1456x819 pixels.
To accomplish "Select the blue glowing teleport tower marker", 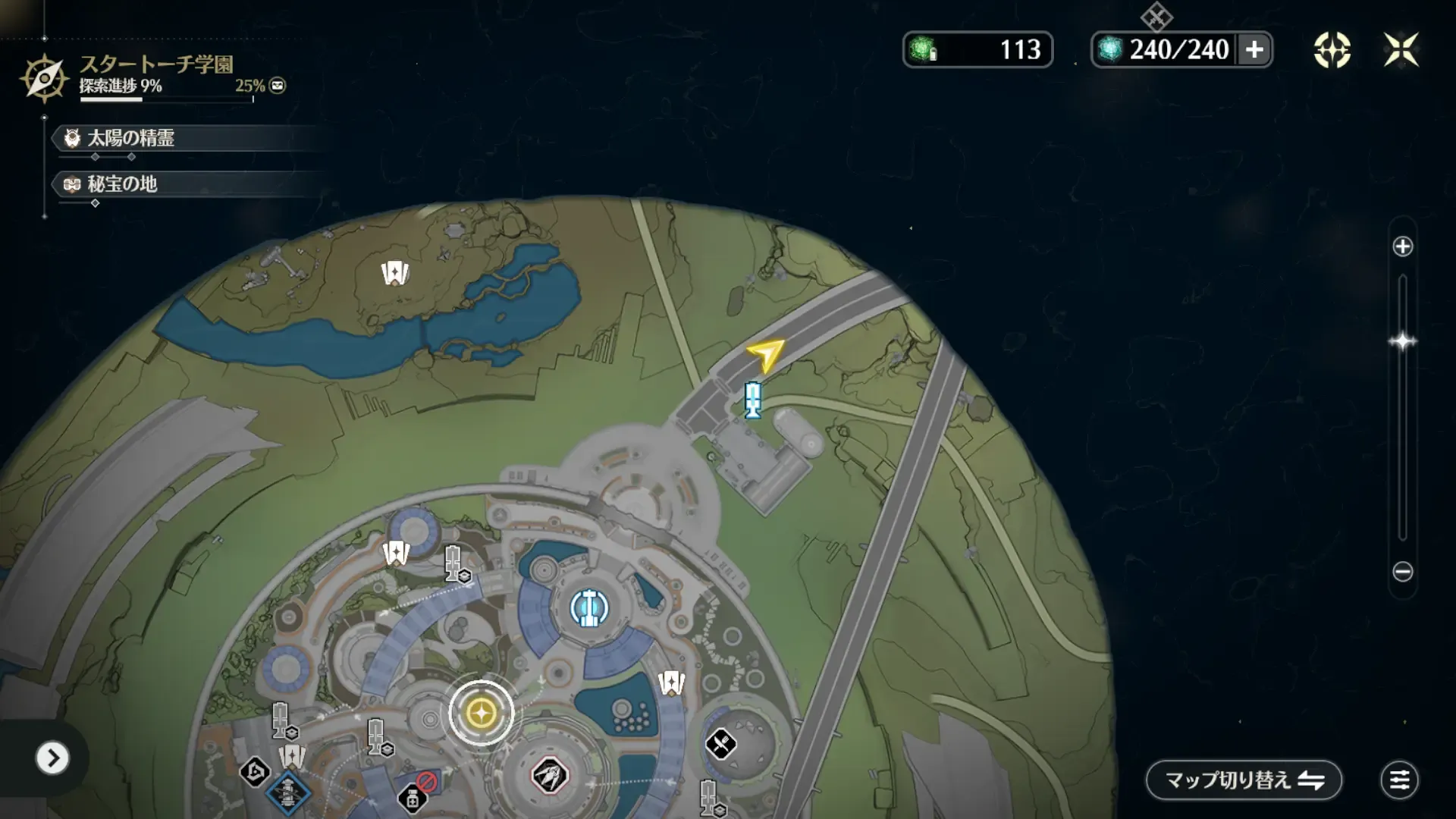I will click(x=589, y=607).
